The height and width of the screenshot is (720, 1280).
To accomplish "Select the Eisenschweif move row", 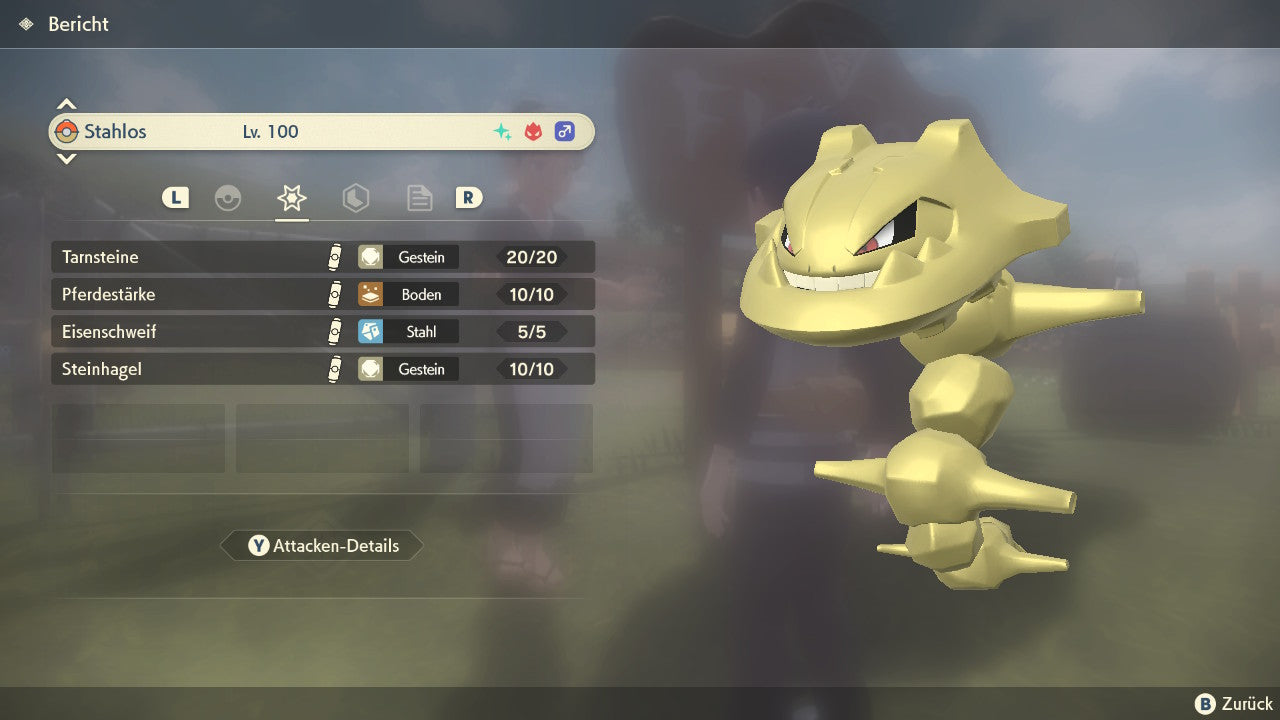I will point(322,332).
